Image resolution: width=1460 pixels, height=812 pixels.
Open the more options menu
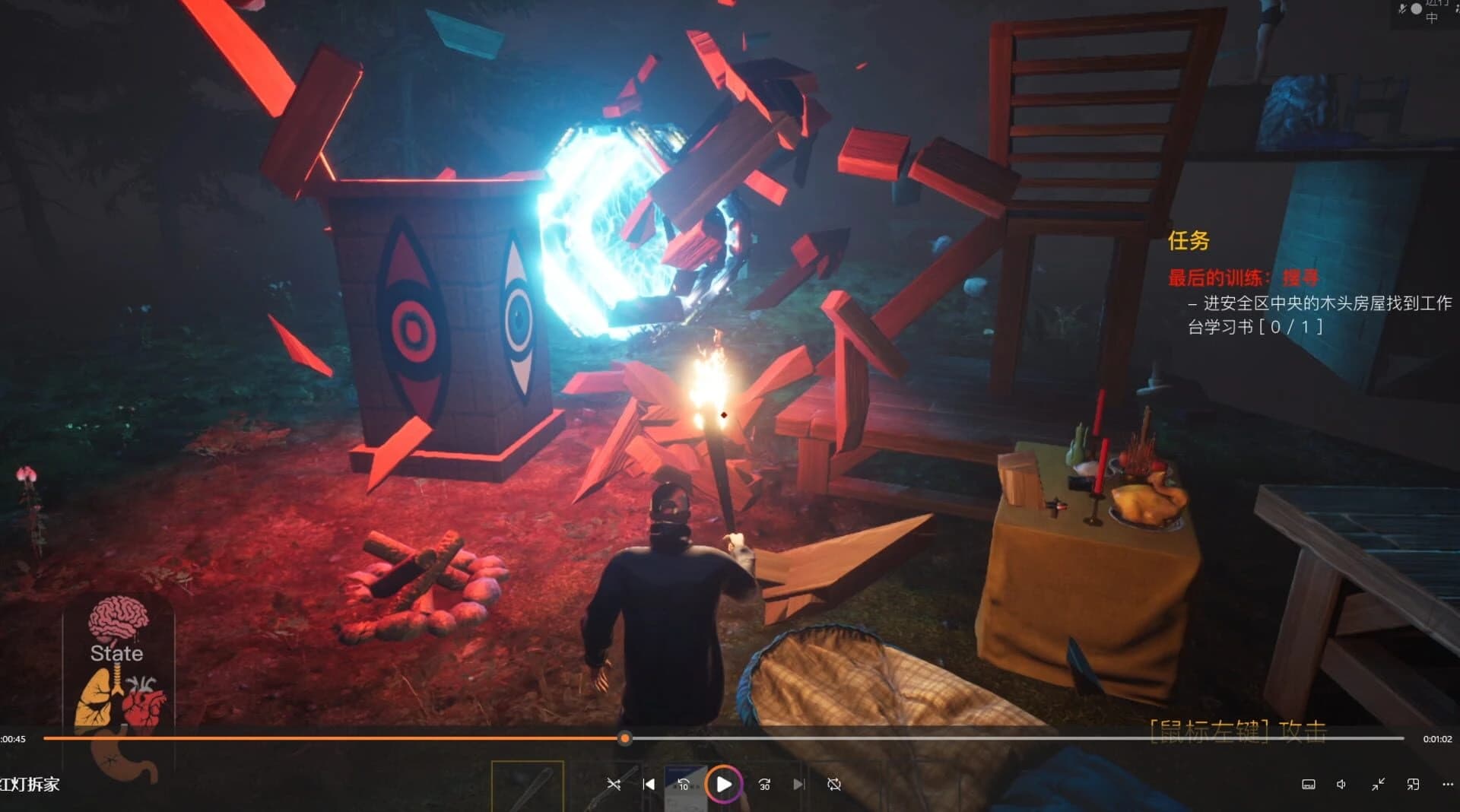1448,784
